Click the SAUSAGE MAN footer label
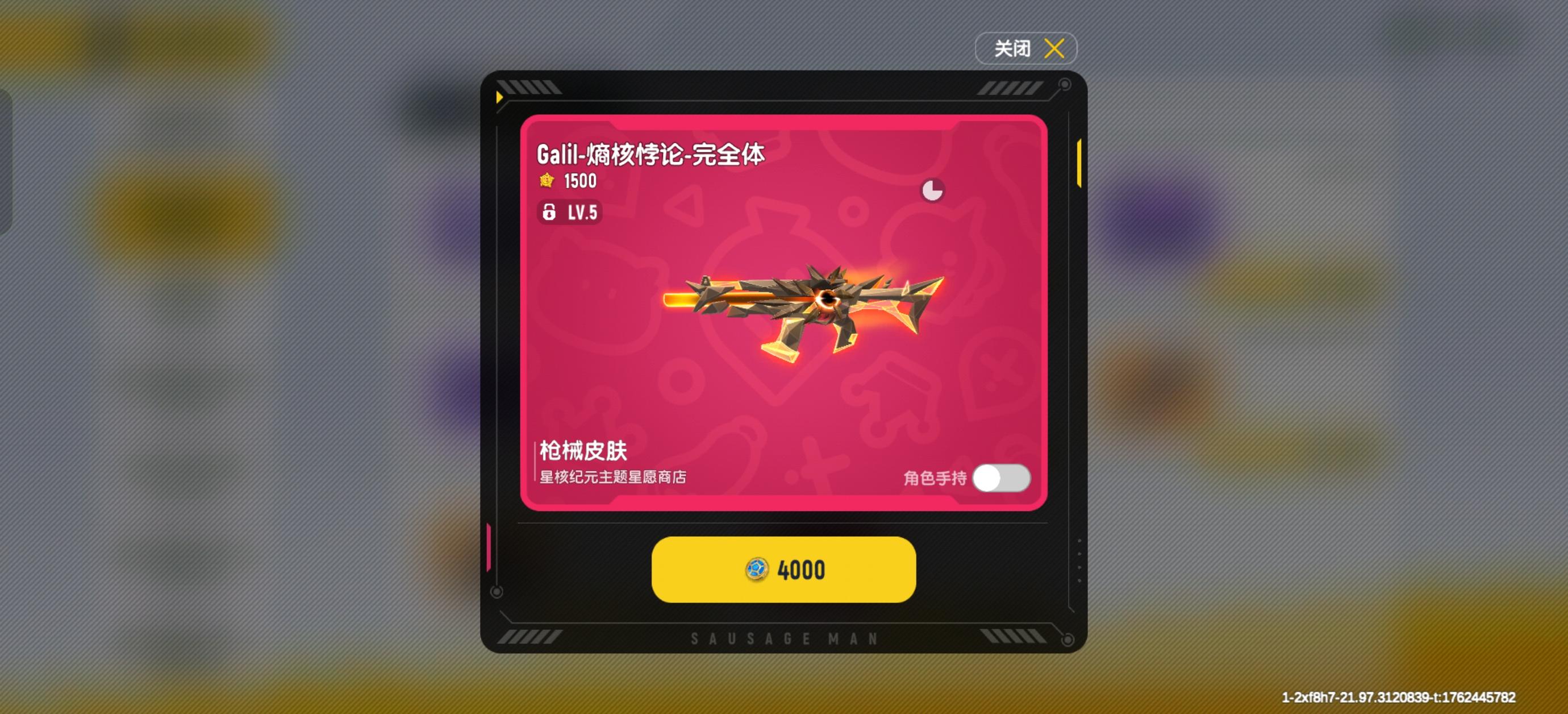Image resolution: width=1568 pixels, height=714 pixels. tap(784, 638)
